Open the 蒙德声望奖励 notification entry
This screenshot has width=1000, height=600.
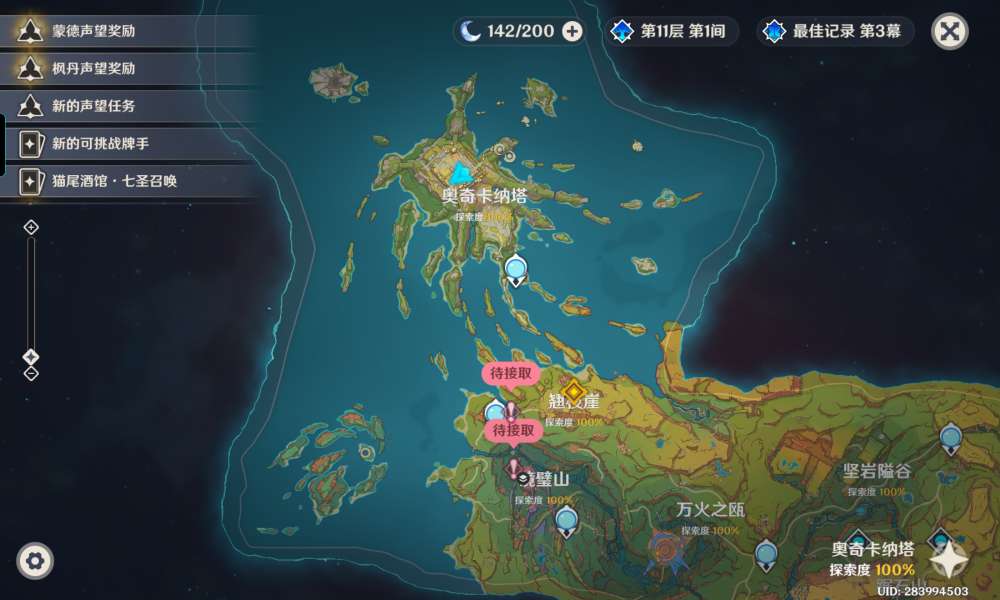click(94, 31)
